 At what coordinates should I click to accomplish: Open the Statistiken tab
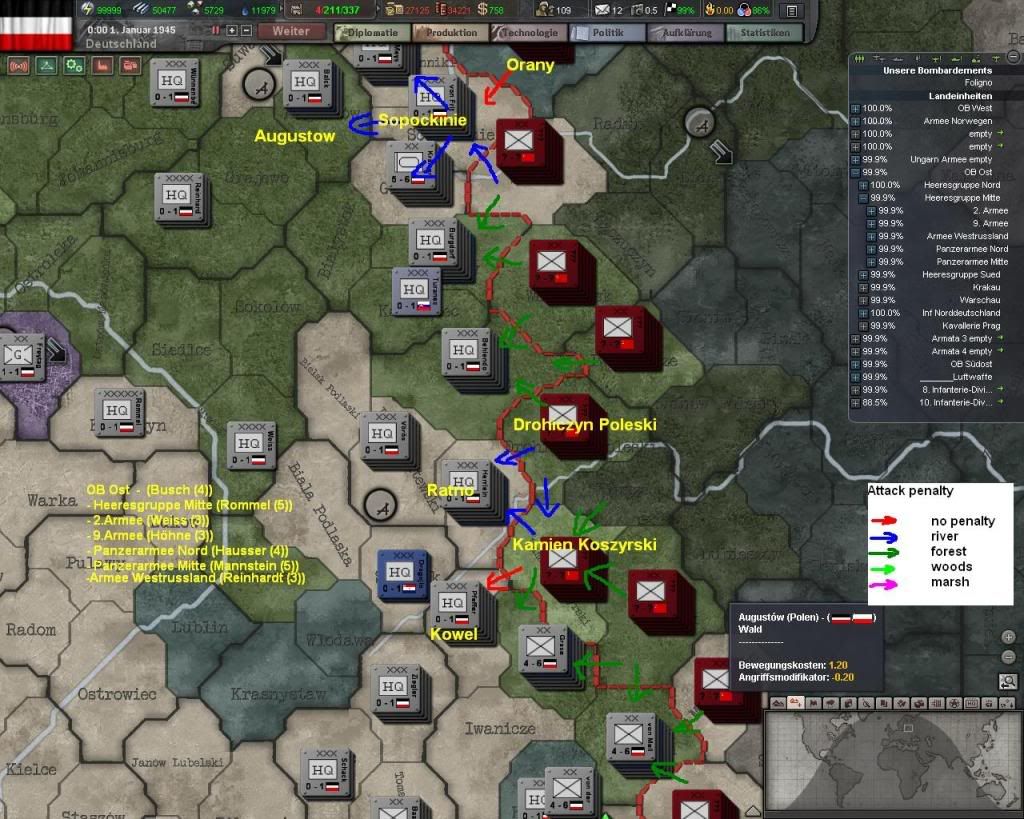pyautogui.click(x=764, y=32)
